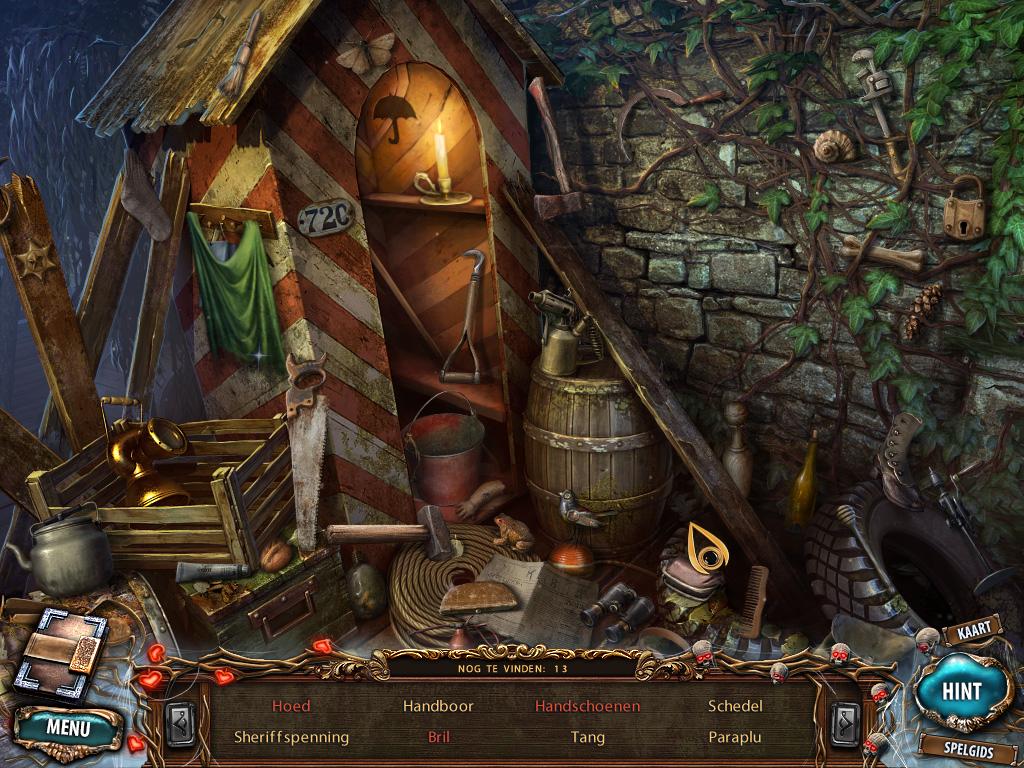Select 'Bril' in the item list

pos(437,737)
